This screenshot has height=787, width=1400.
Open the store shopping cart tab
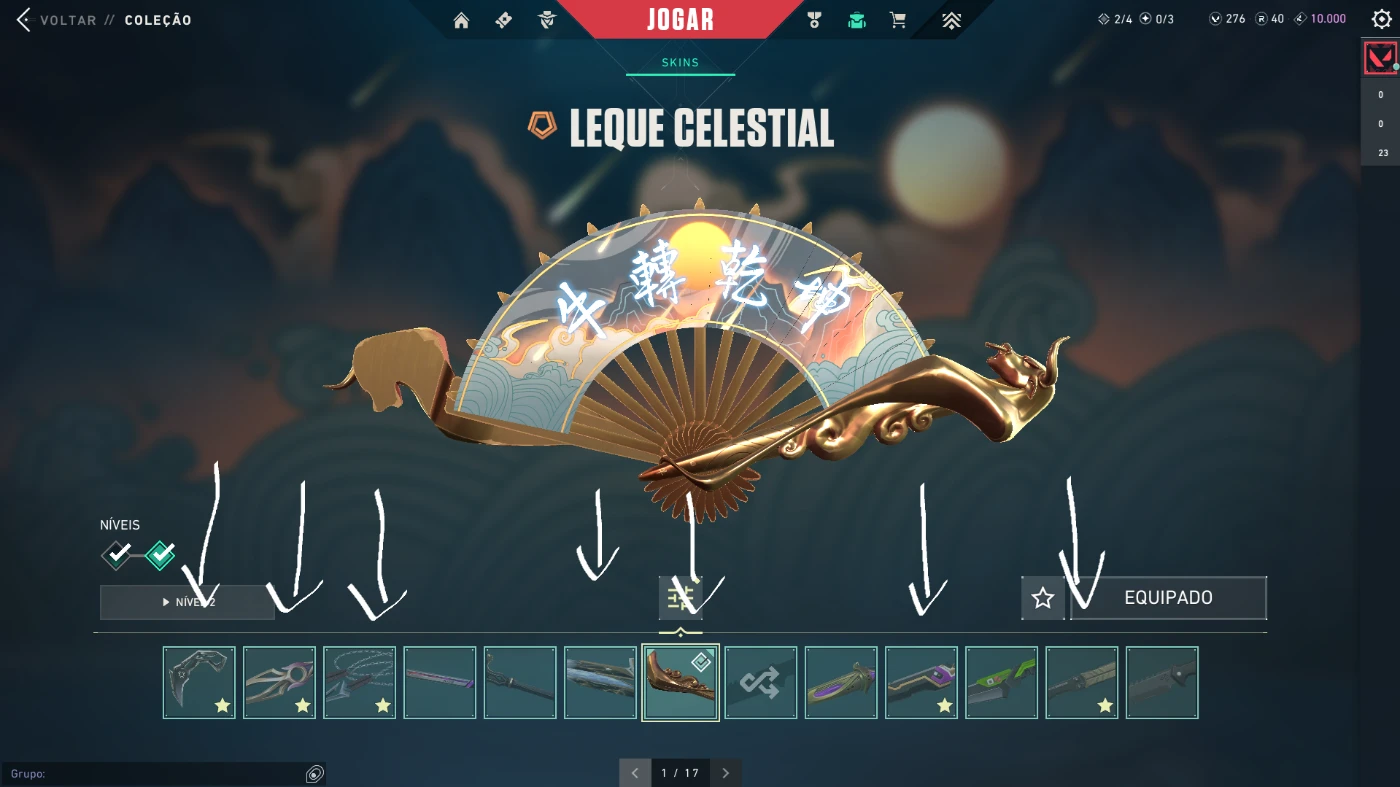898,20
